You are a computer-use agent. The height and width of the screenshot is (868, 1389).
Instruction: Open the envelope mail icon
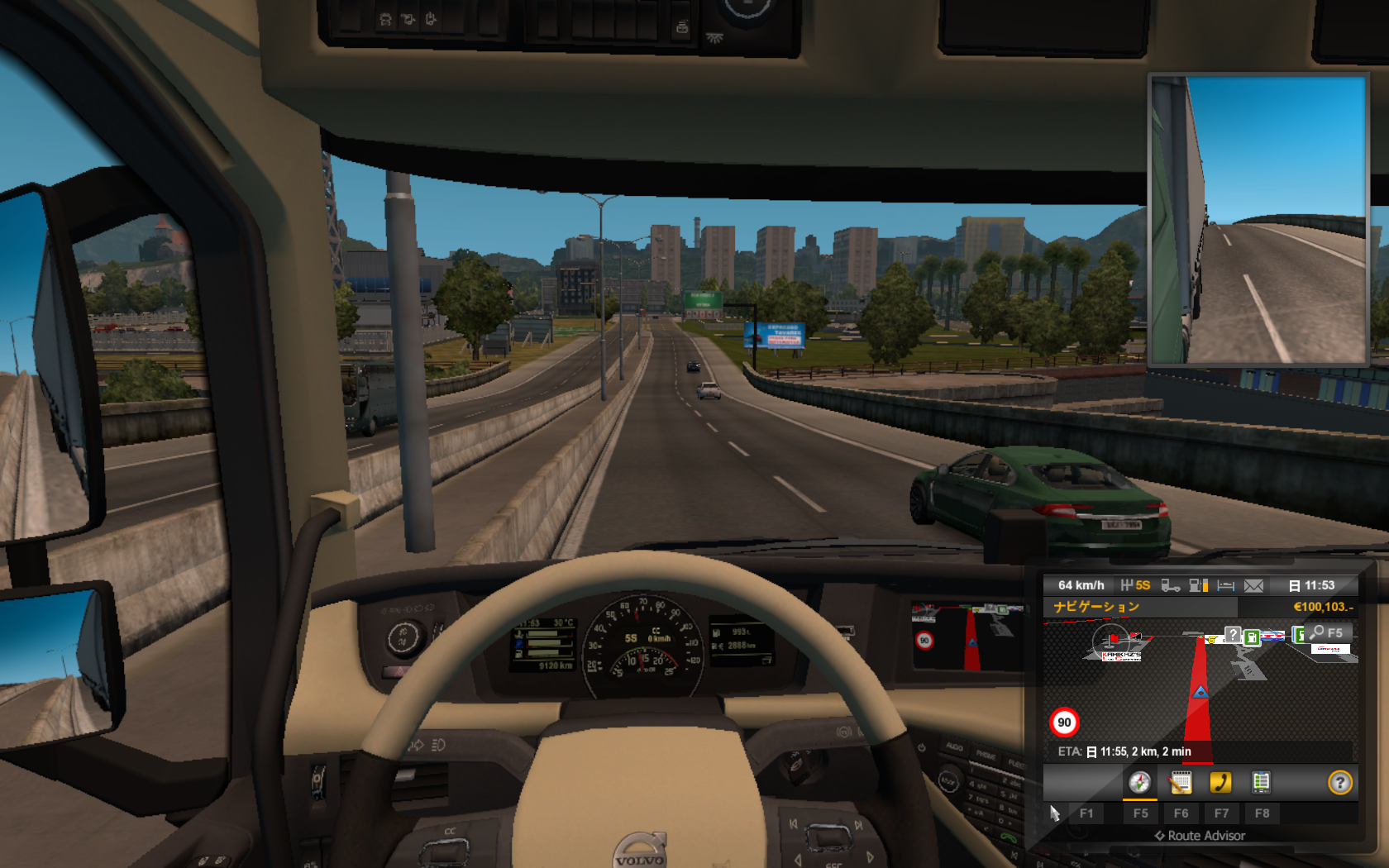tap(1253, 585)
